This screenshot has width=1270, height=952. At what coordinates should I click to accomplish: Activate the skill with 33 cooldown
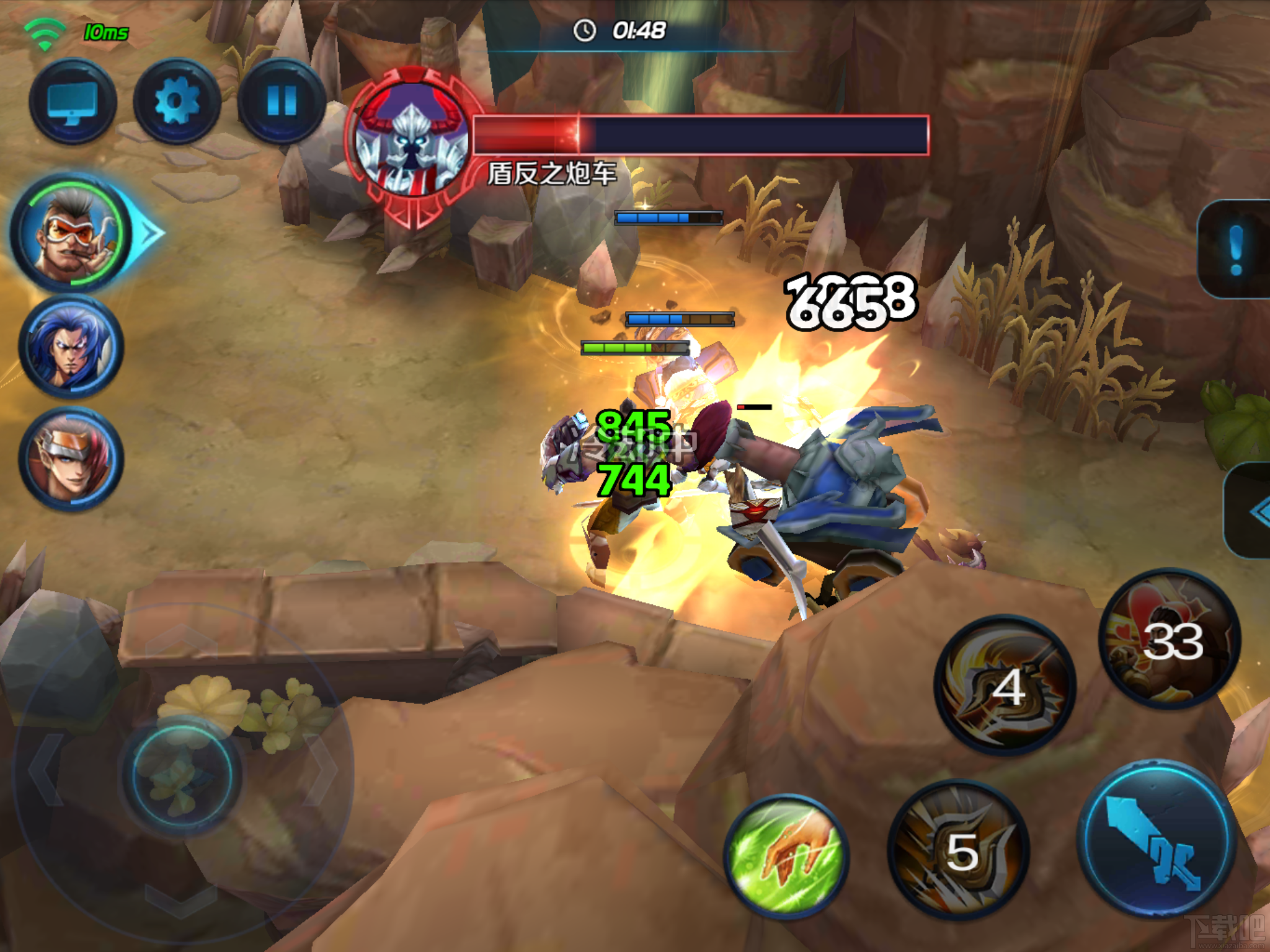[x=1170, y=640]
